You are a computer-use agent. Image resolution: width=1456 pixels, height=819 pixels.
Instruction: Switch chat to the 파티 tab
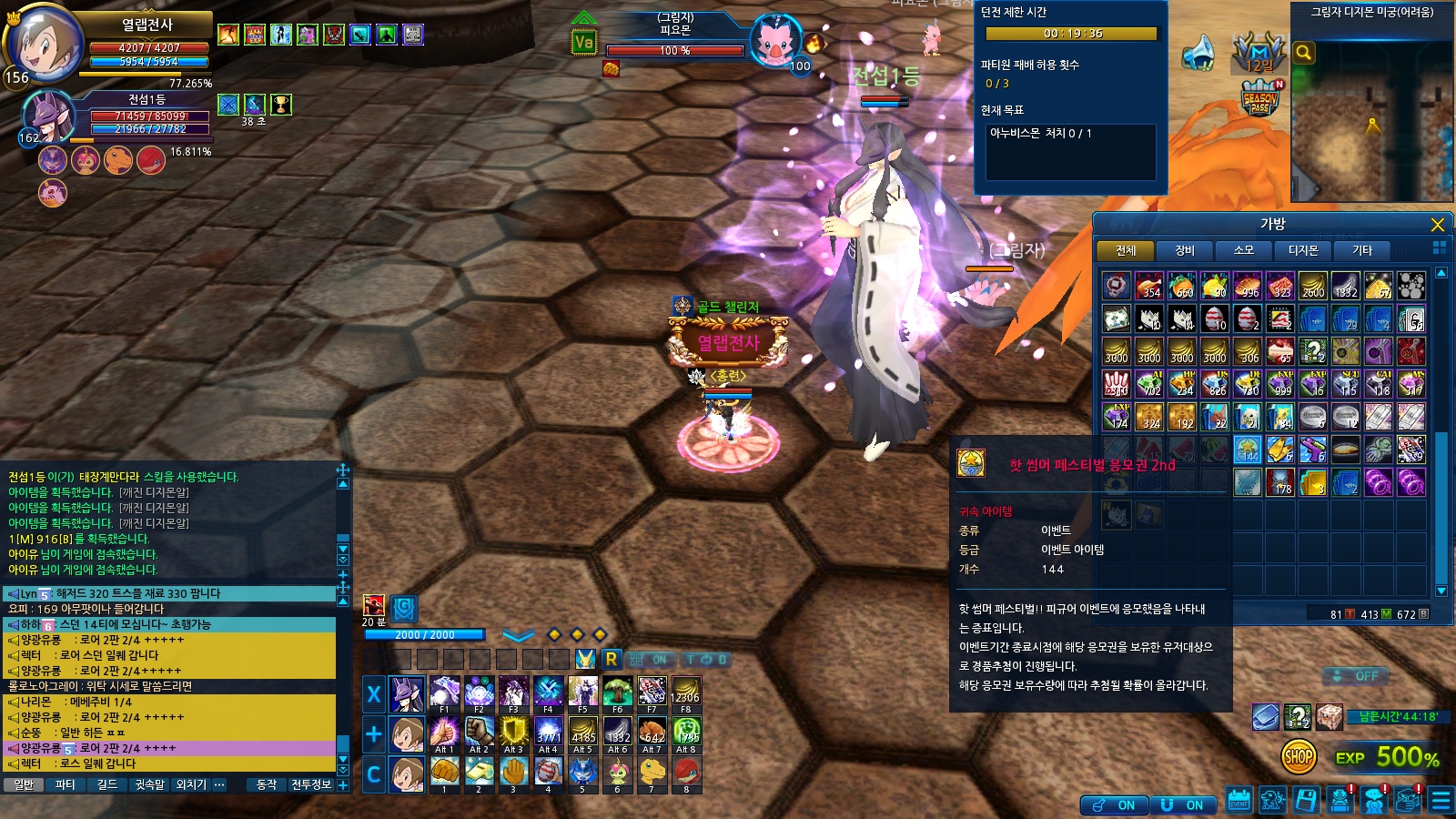click(x=66, y=784)
